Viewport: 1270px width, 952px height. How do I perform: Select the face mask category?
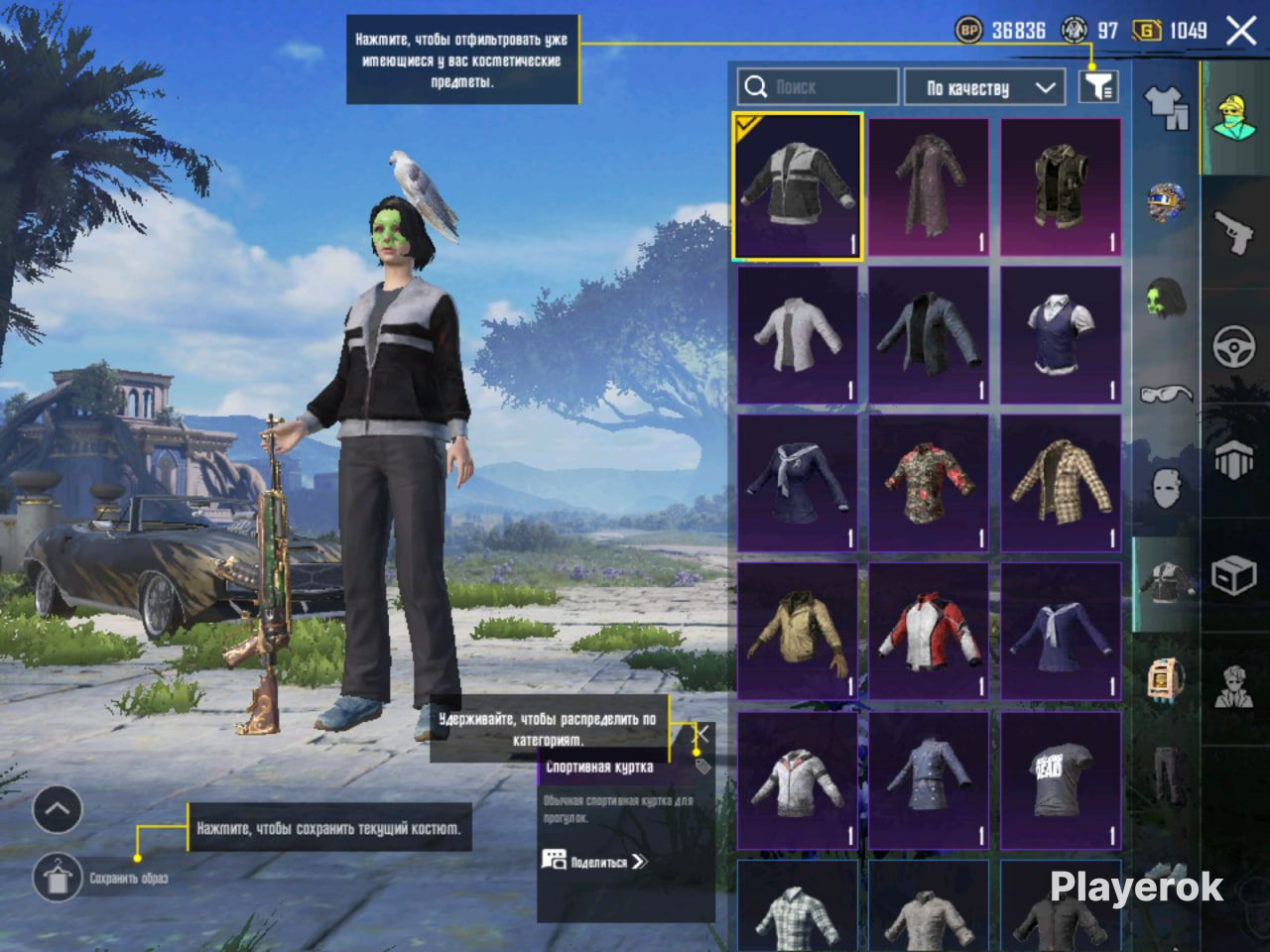pos(1166,488)
